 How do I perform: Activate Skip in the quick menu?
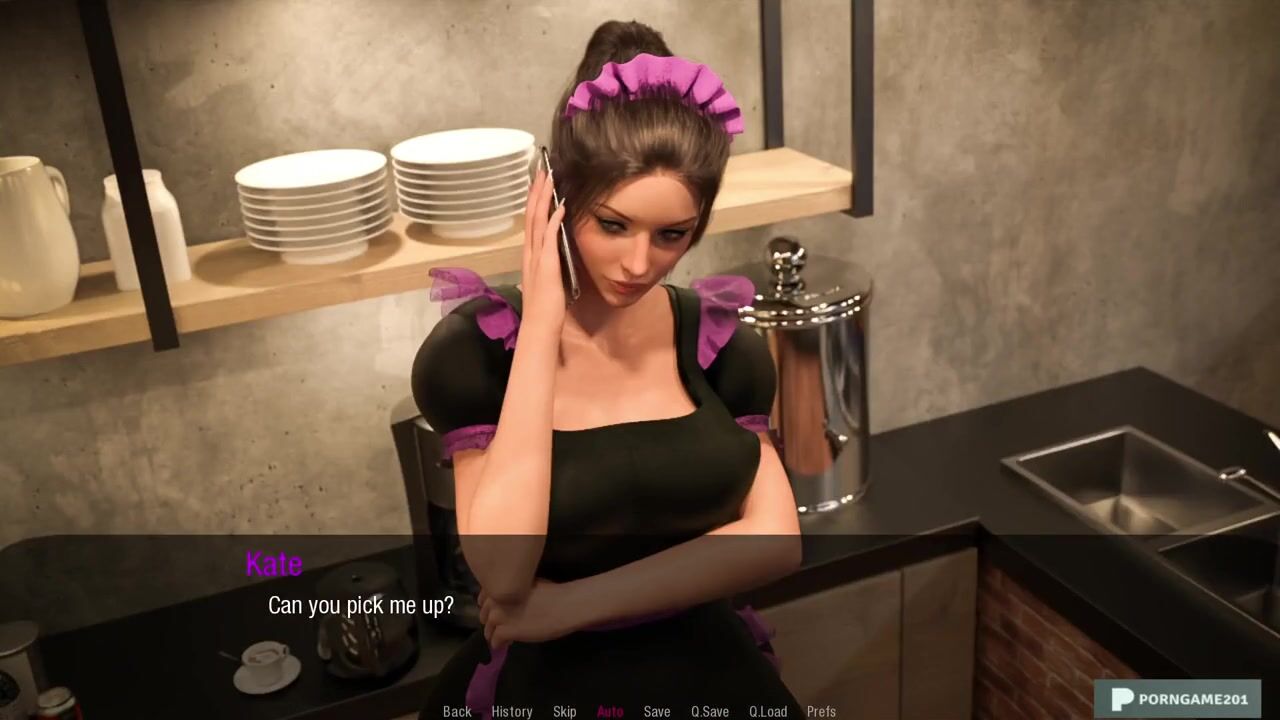pyautogui.click(x=564, y=711)
